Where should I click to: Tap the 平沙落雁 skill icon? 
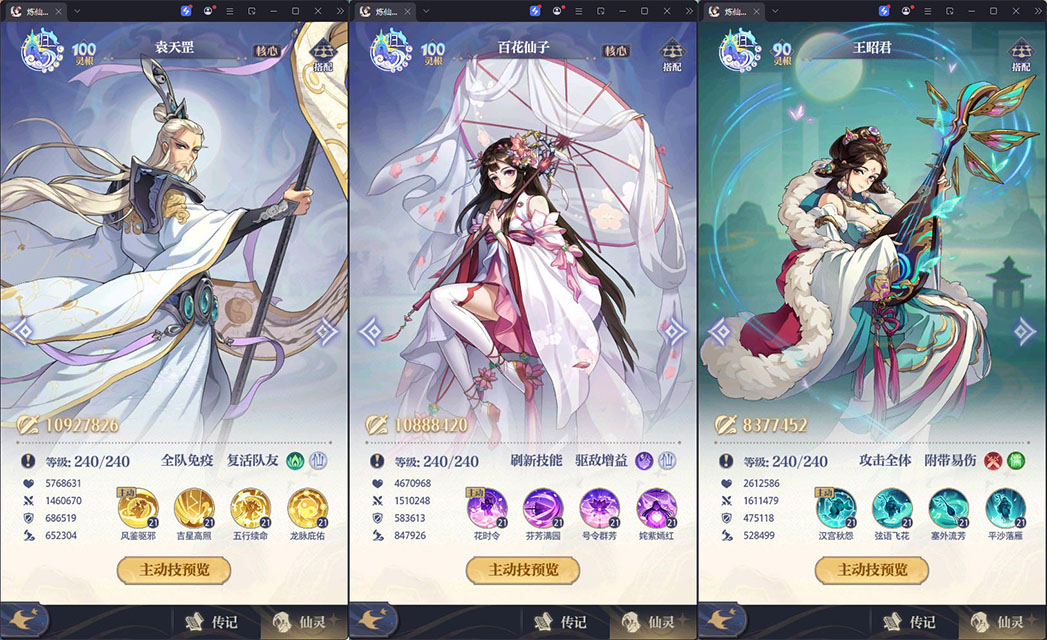coord(1005,509)
